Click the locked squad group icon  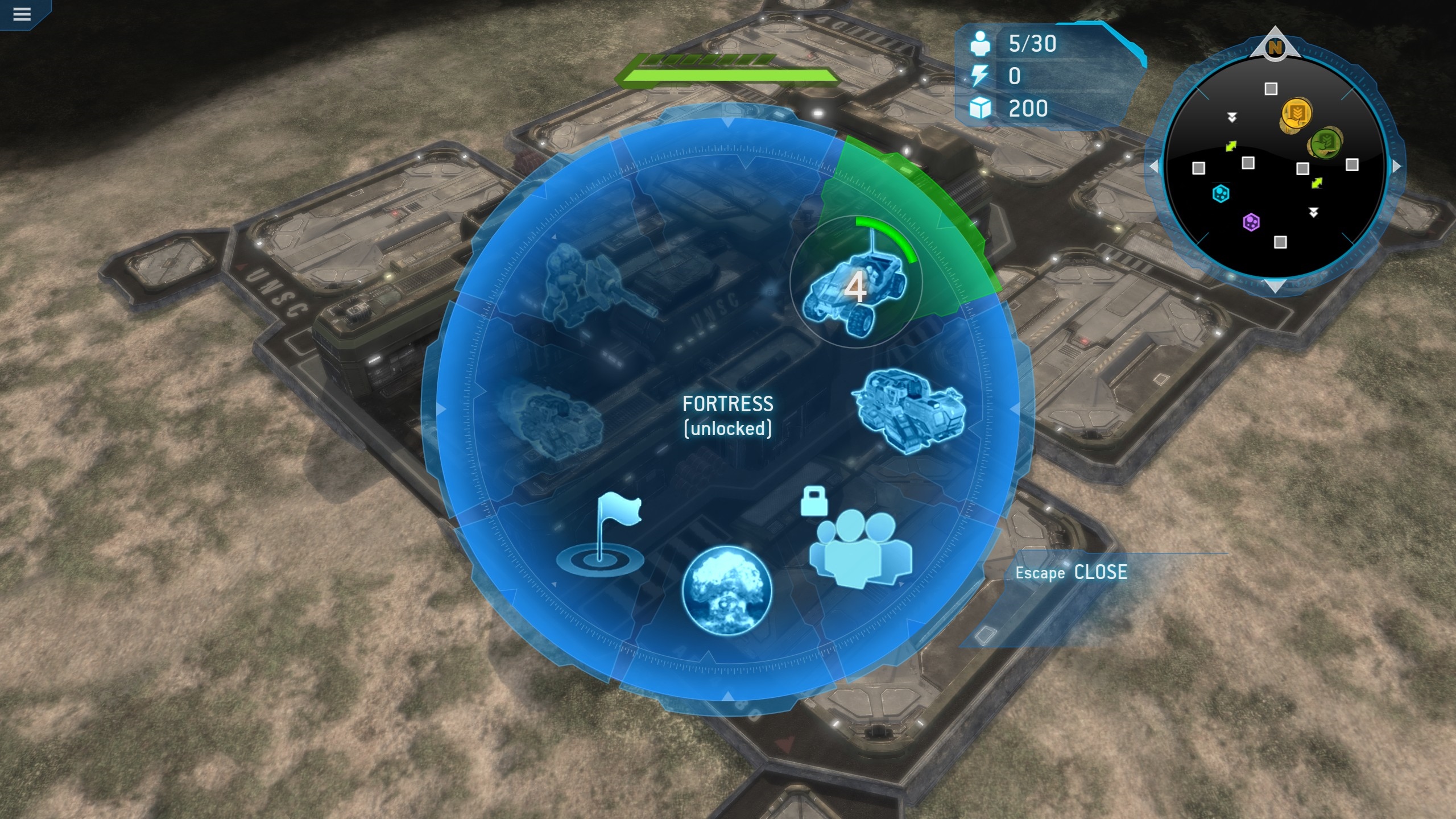pyautogui.click(x=860, y=548)
